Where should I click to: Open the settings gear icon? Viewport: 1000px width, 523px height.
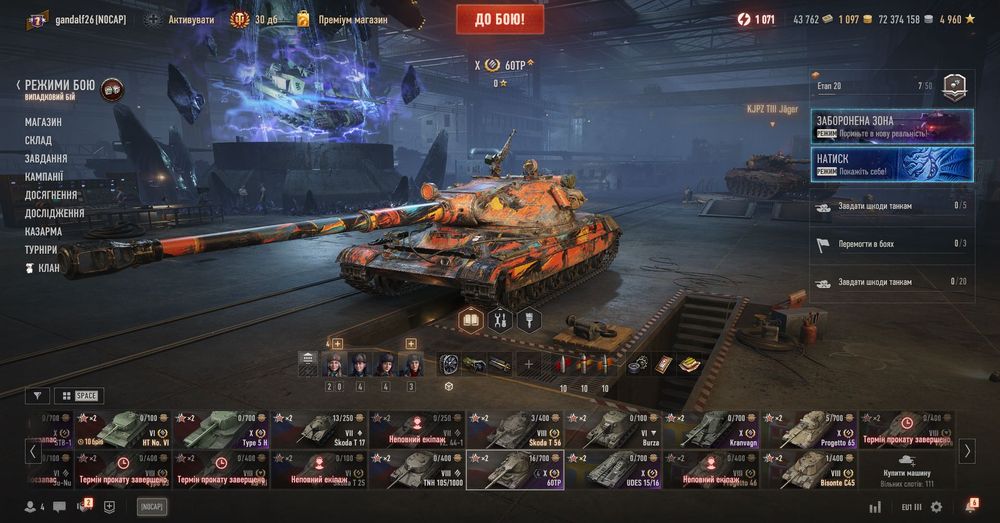(x=937, y=507)
